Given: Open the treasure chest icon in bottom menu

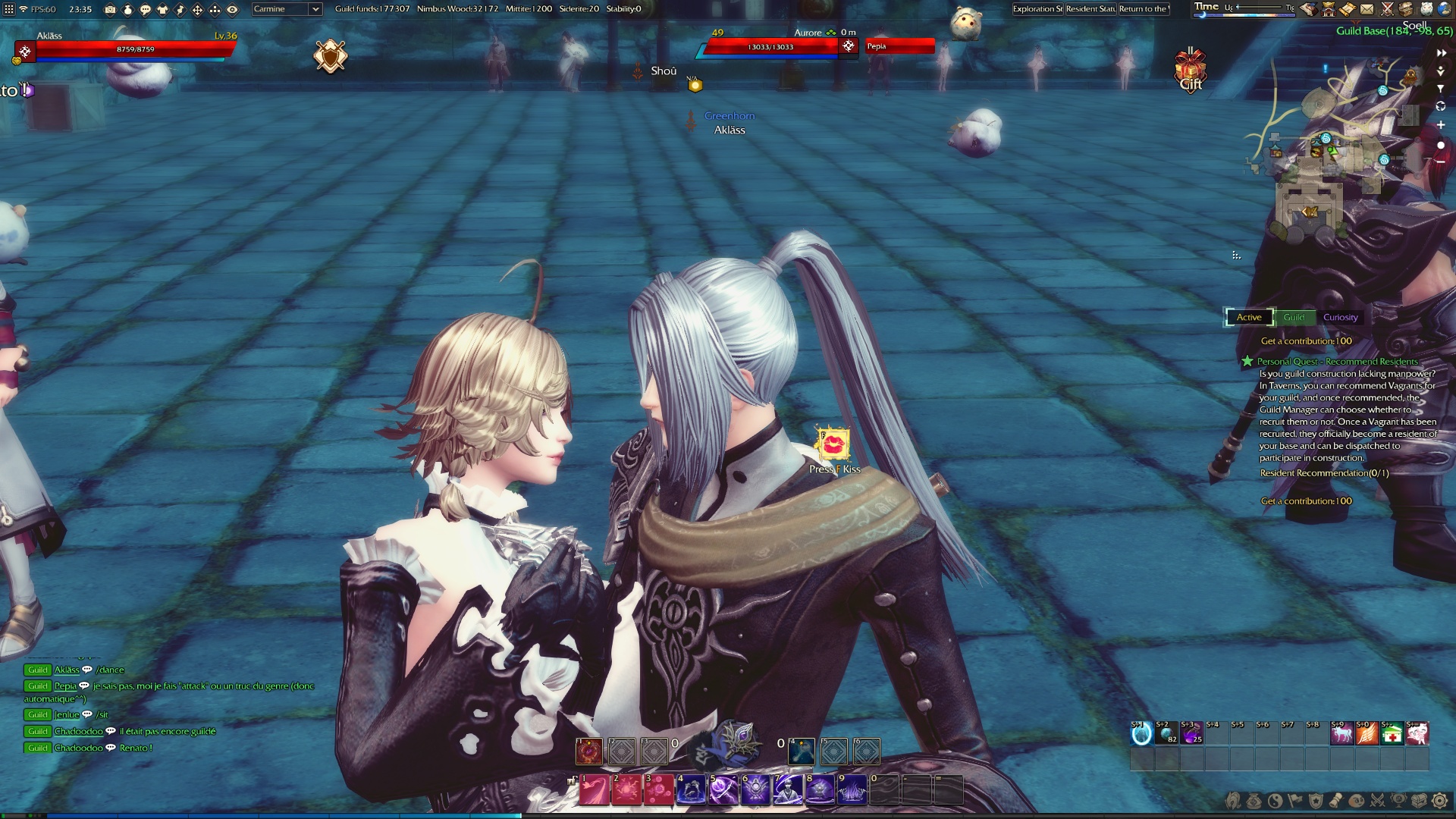Looking at the screenshot, I should point(1419,801).
